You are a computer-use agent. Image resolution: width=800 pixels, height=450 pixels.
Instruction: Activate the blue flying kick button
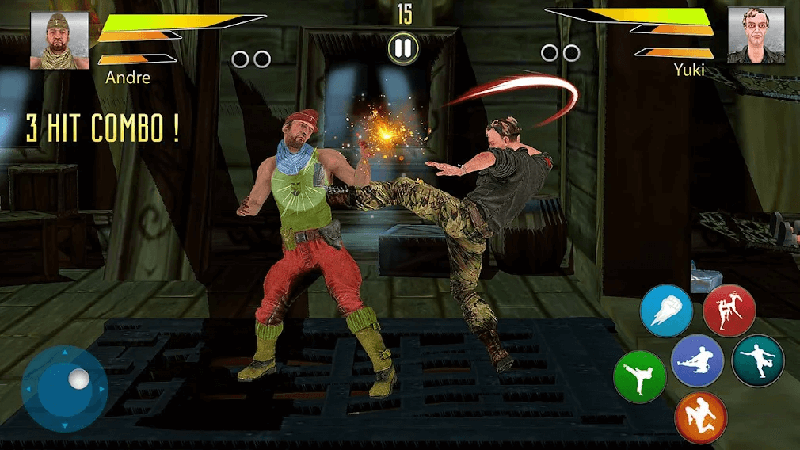pyautogui.click(x=698, y=362)
